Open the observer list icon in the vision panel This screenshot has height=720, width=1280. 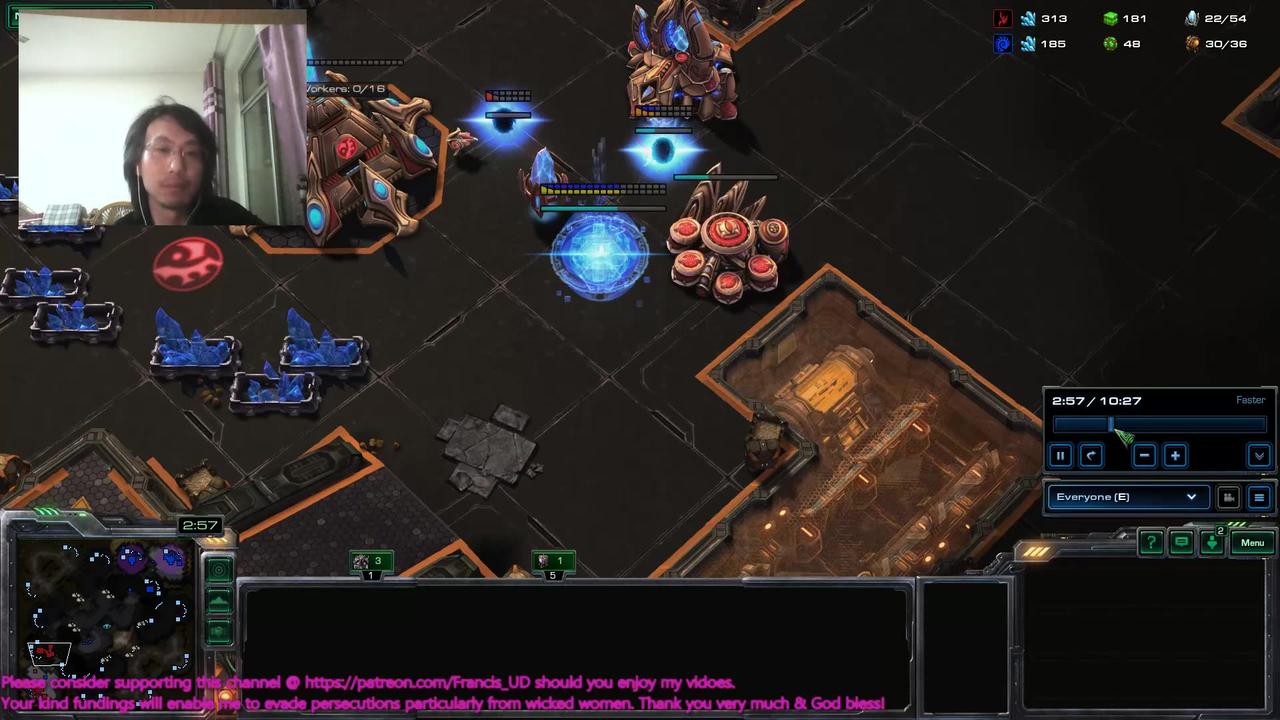1259,496
